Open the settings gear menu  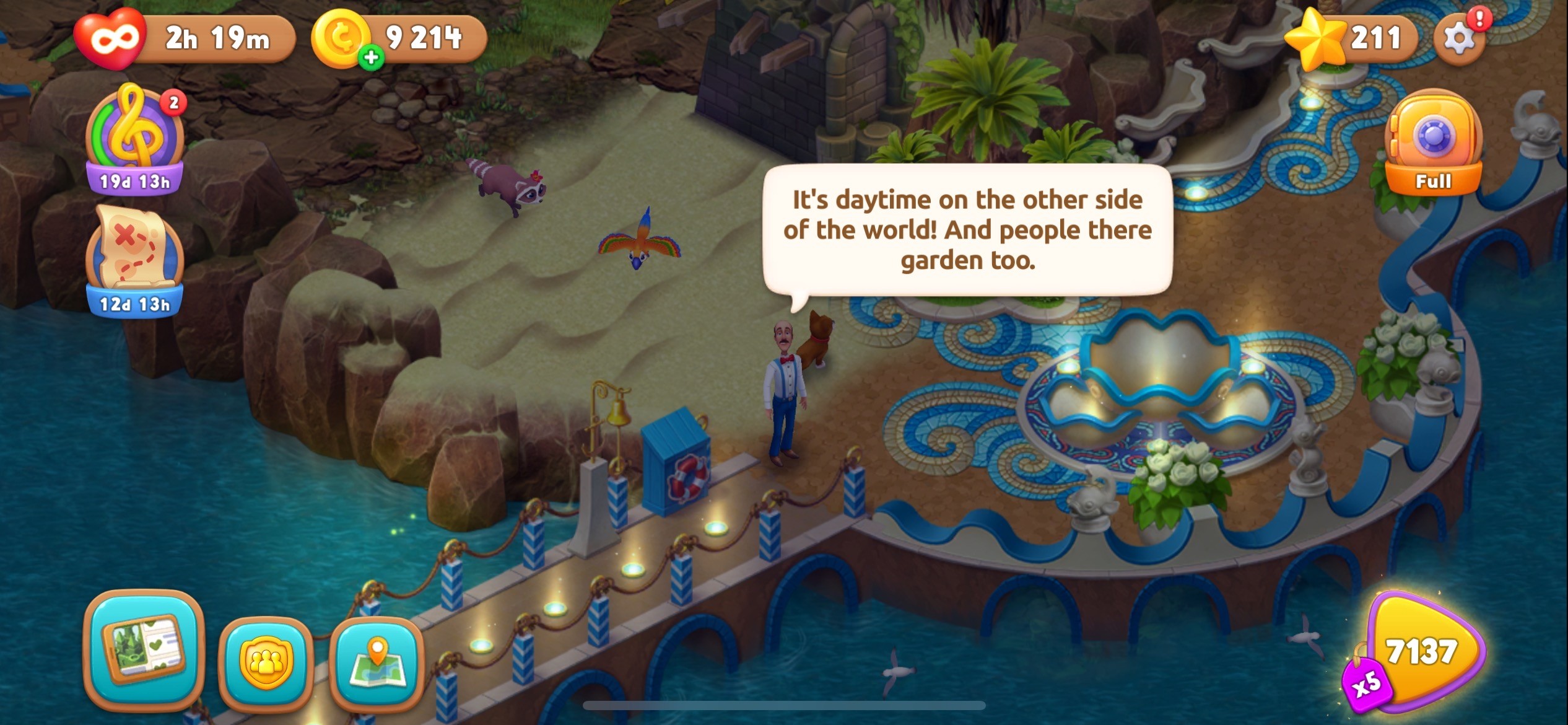1458,38
